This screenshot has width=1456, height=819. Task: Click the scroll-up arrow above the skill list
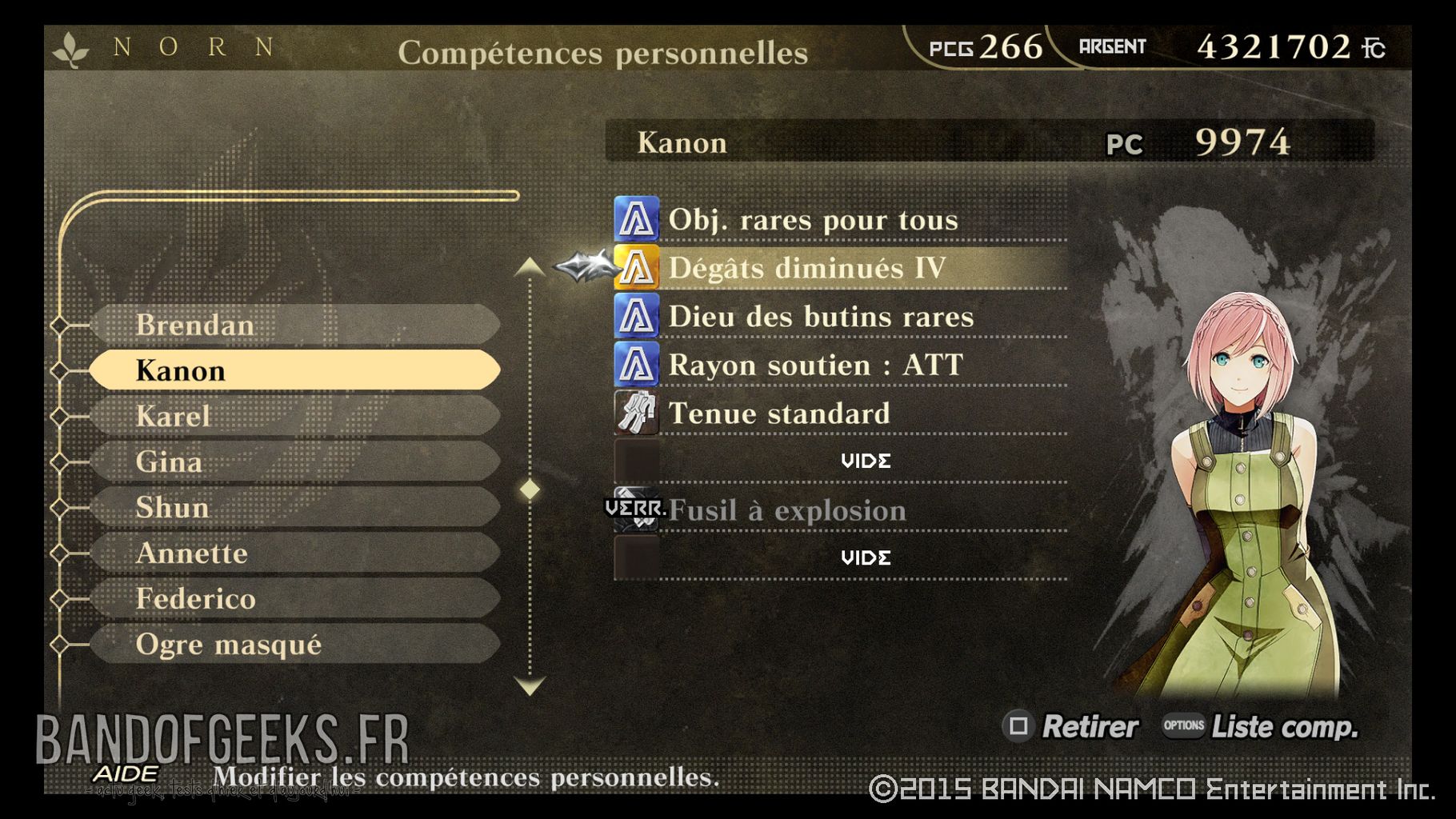click(x=528, y=266)
